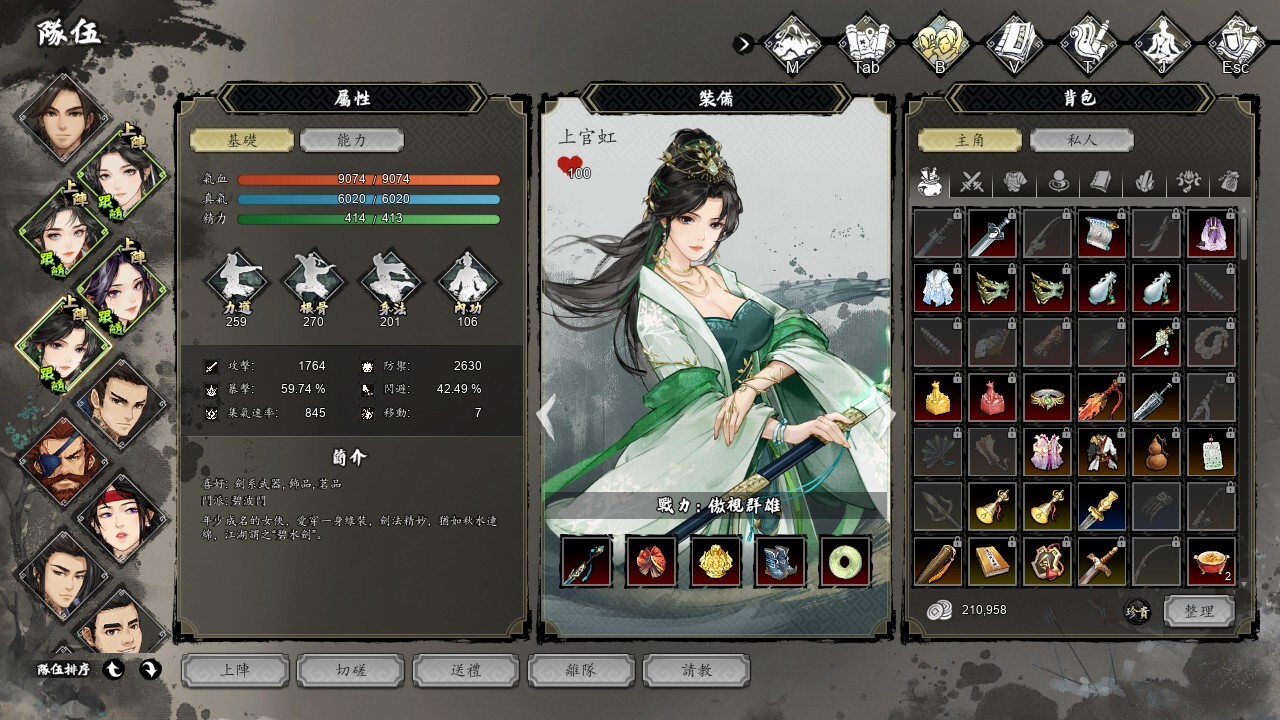Select the orange gourd item in backpack
This screenshot has width=1280, height=720.
(x=1156, y=452)
